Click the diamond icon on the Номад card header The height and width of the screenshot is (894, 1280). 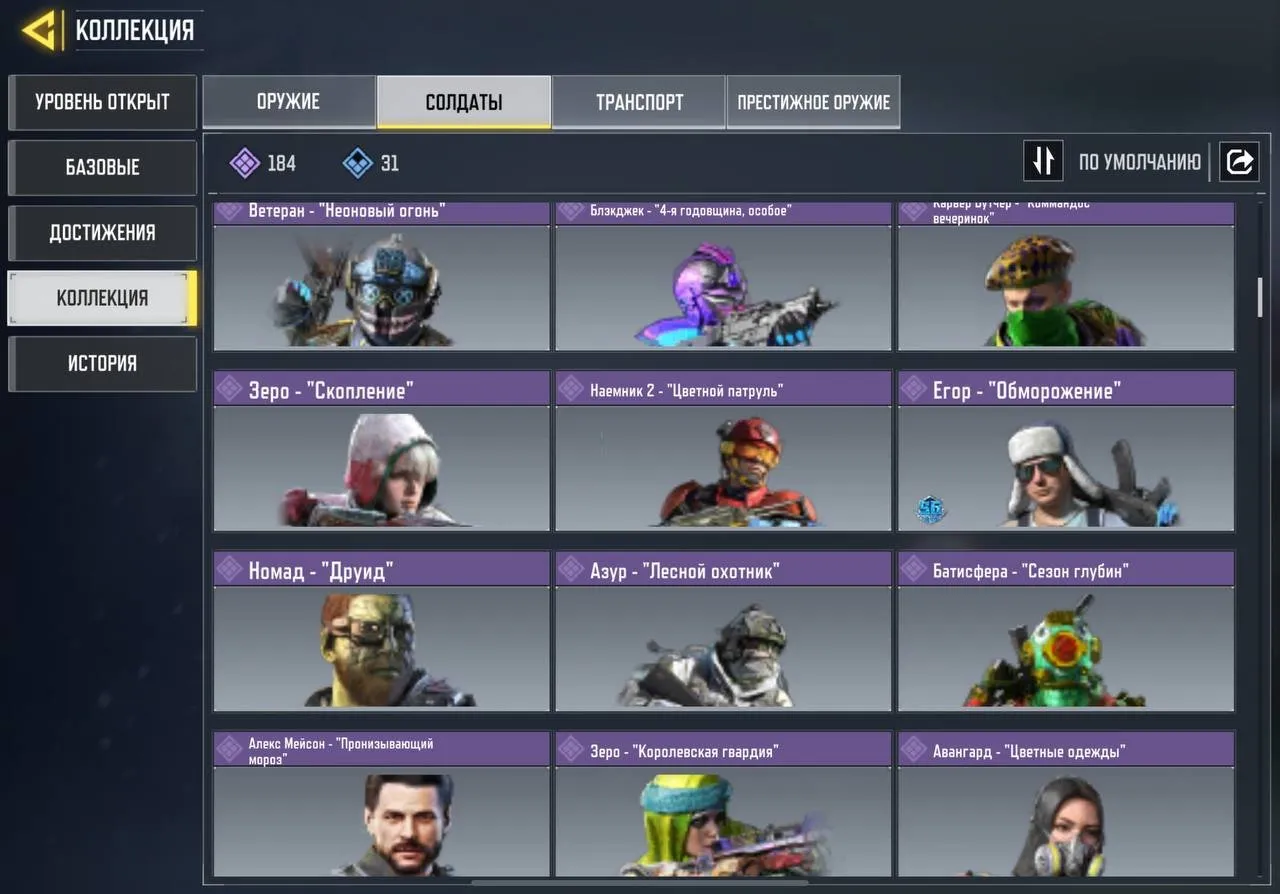tap(229, 569)
